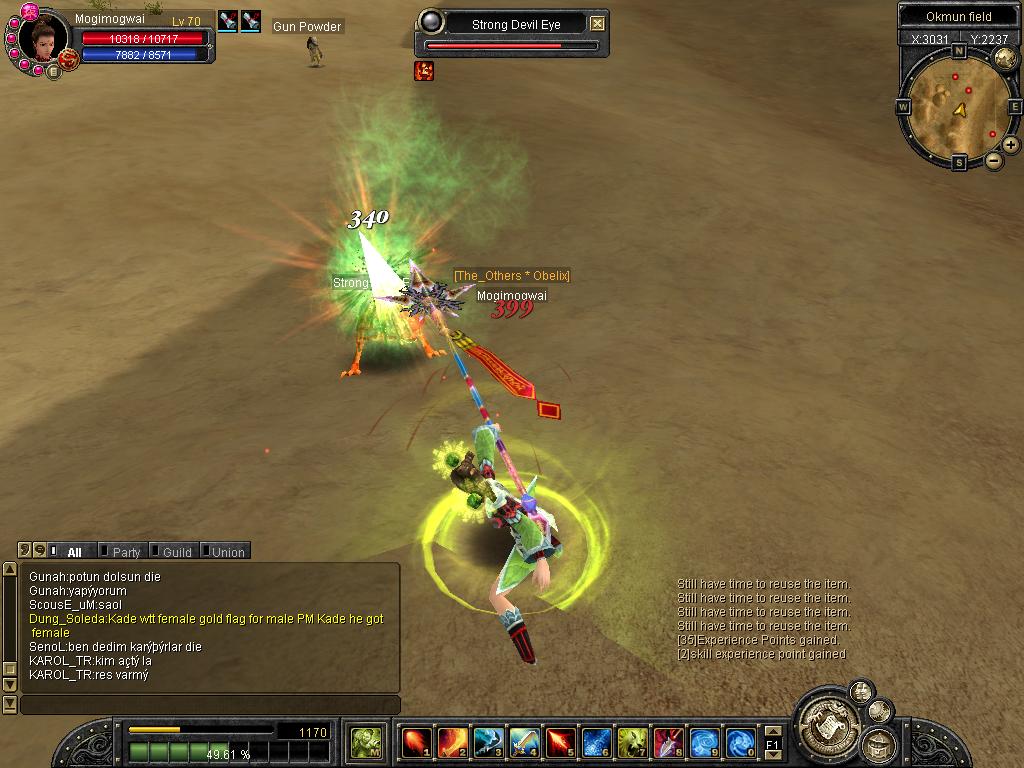The image size is (1024, 768).
Task: Zoom in the minimap with the plus button
Action: 1011,145
